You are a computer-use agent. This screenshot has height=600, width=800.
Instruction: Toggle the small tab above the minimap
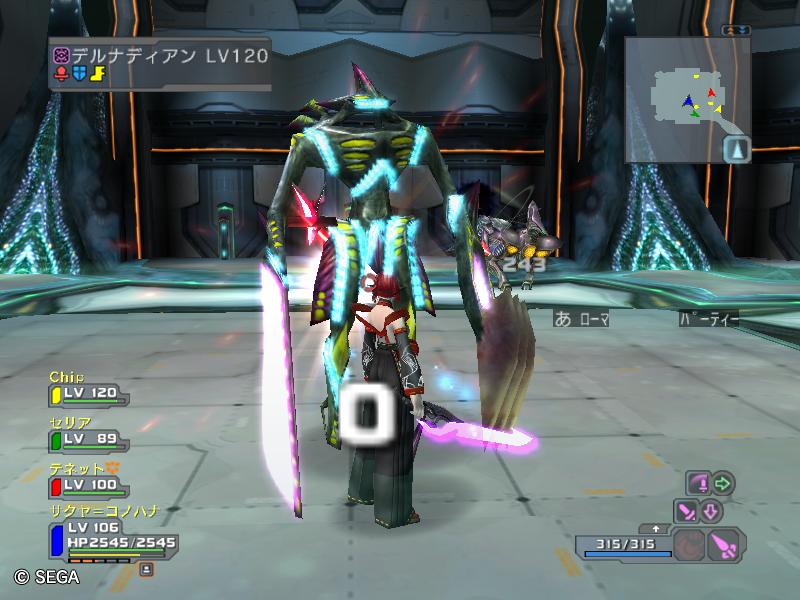pyautogui.click(x=736, y=31)
